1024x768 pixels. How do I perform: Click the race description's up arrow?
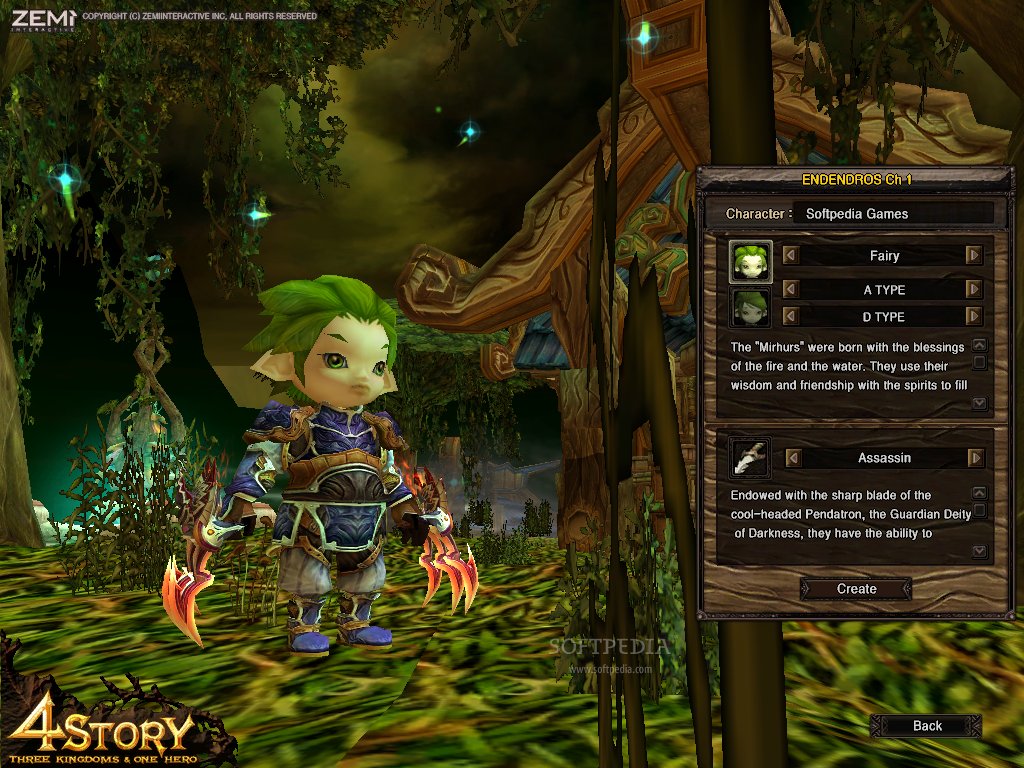click(x=979, y=345)
